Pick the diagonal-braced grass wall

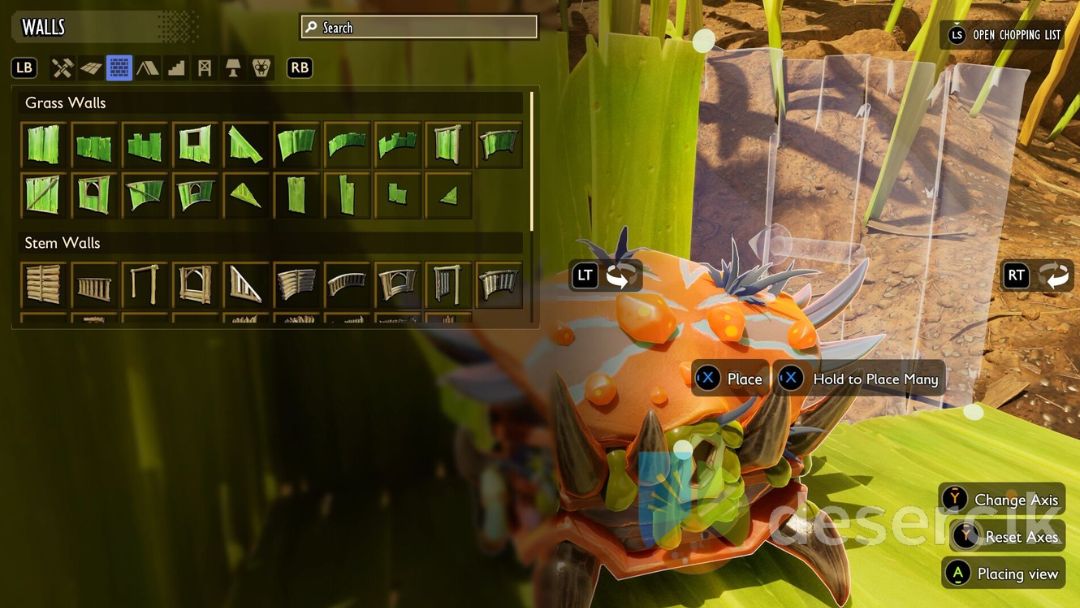click(44, 195)
